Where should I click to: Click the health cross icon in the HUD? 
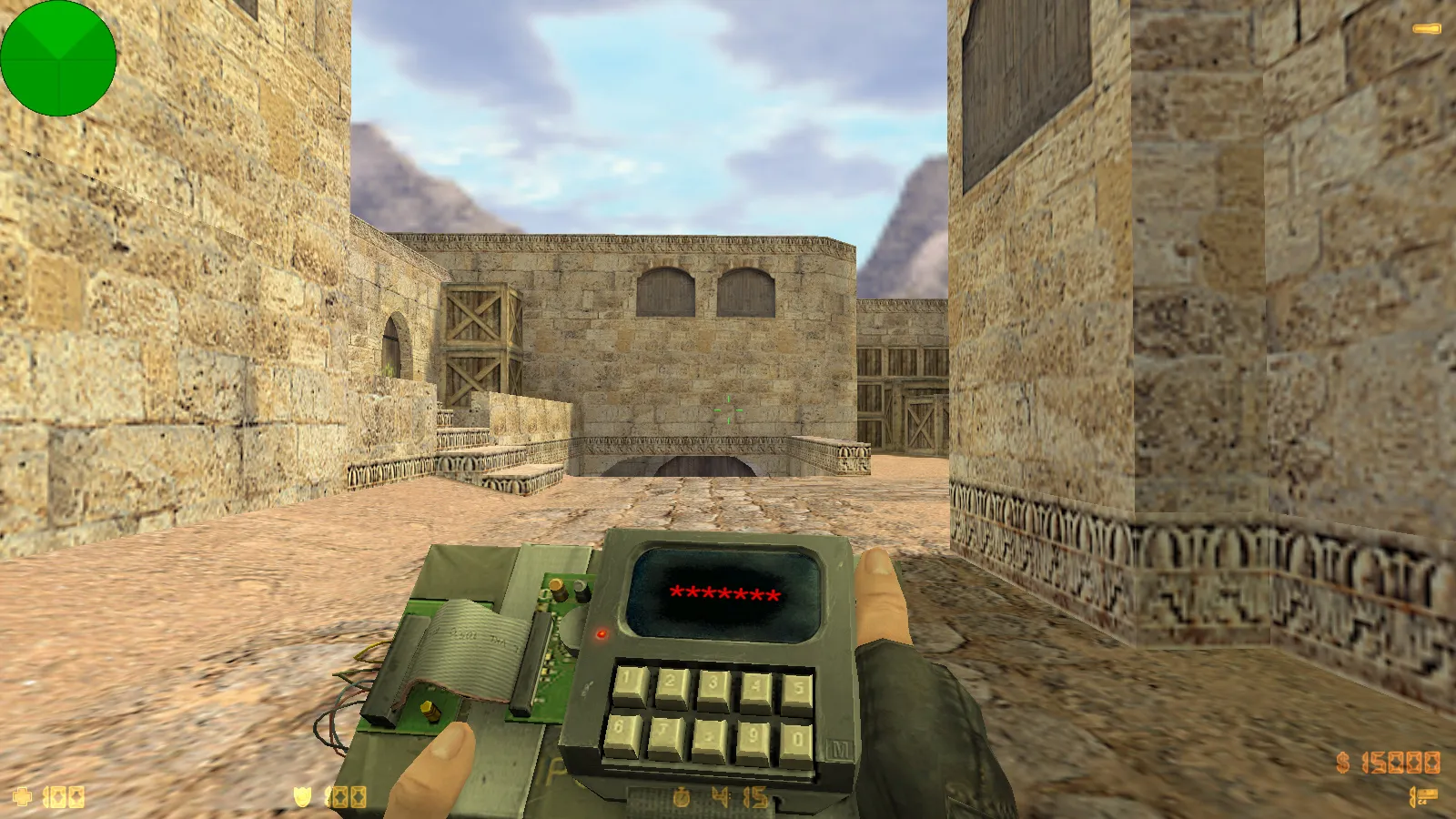tap(23, 795)
